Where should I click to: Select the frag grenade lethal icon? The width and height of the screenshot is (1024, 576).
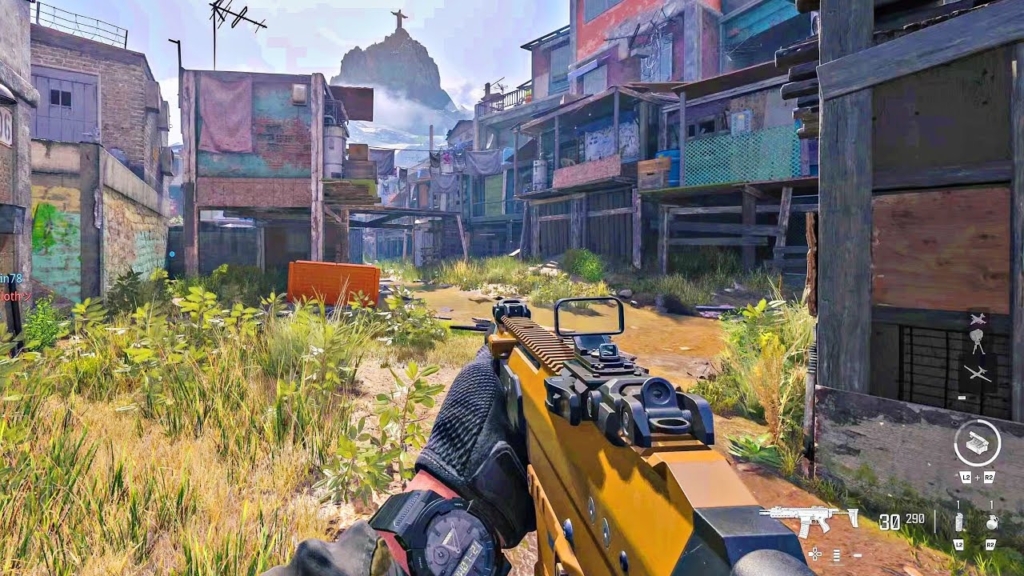[x=991, y=521]
